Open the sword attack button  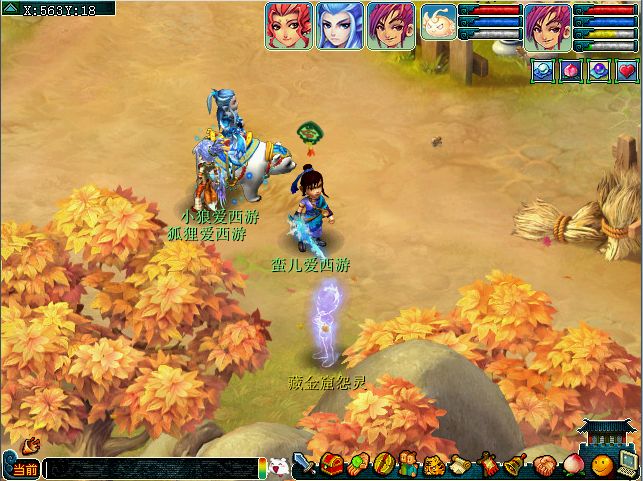[304, 466]
